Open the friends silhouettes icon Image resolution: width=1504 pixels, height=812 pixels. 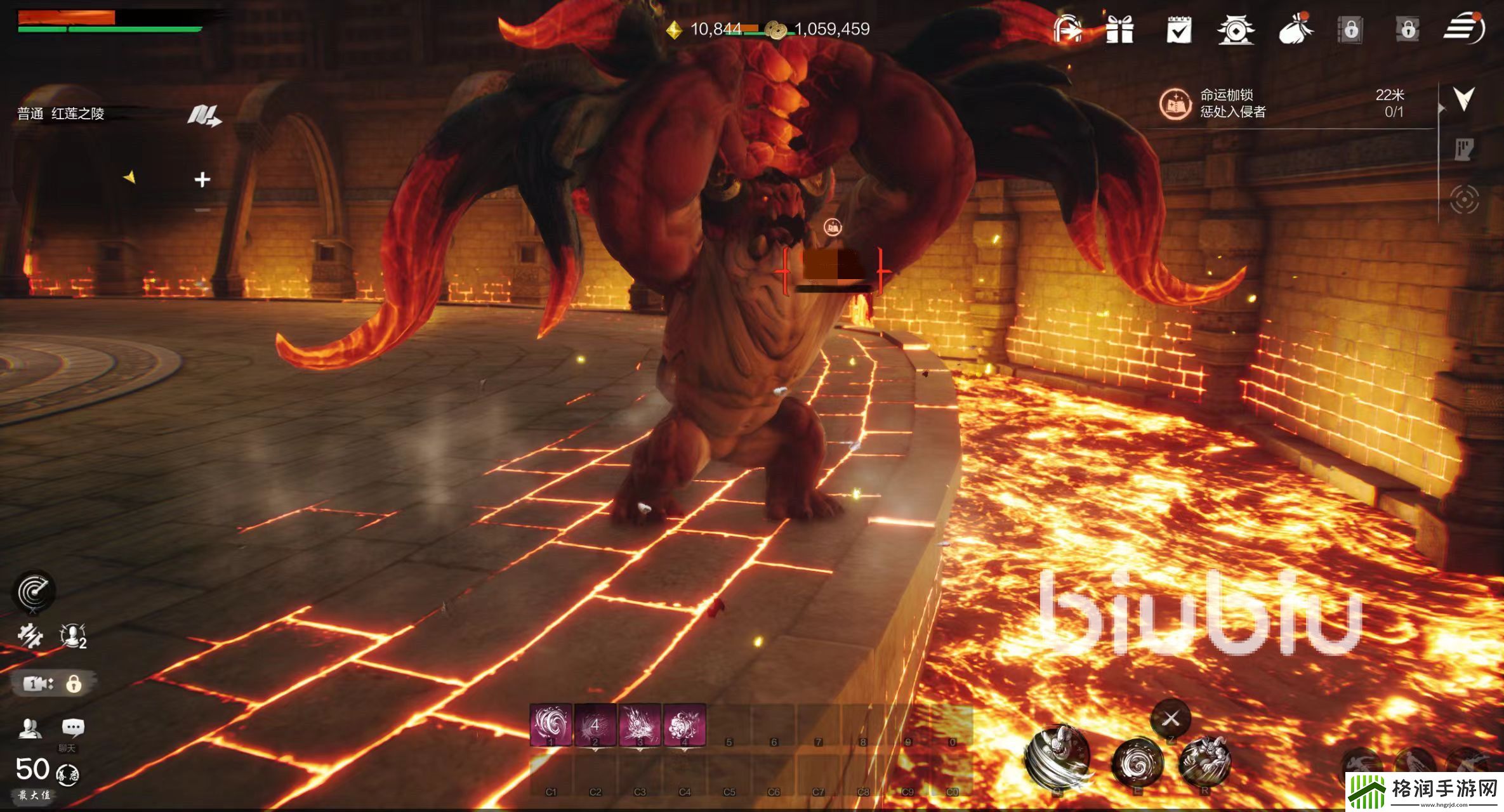[29, 728]
